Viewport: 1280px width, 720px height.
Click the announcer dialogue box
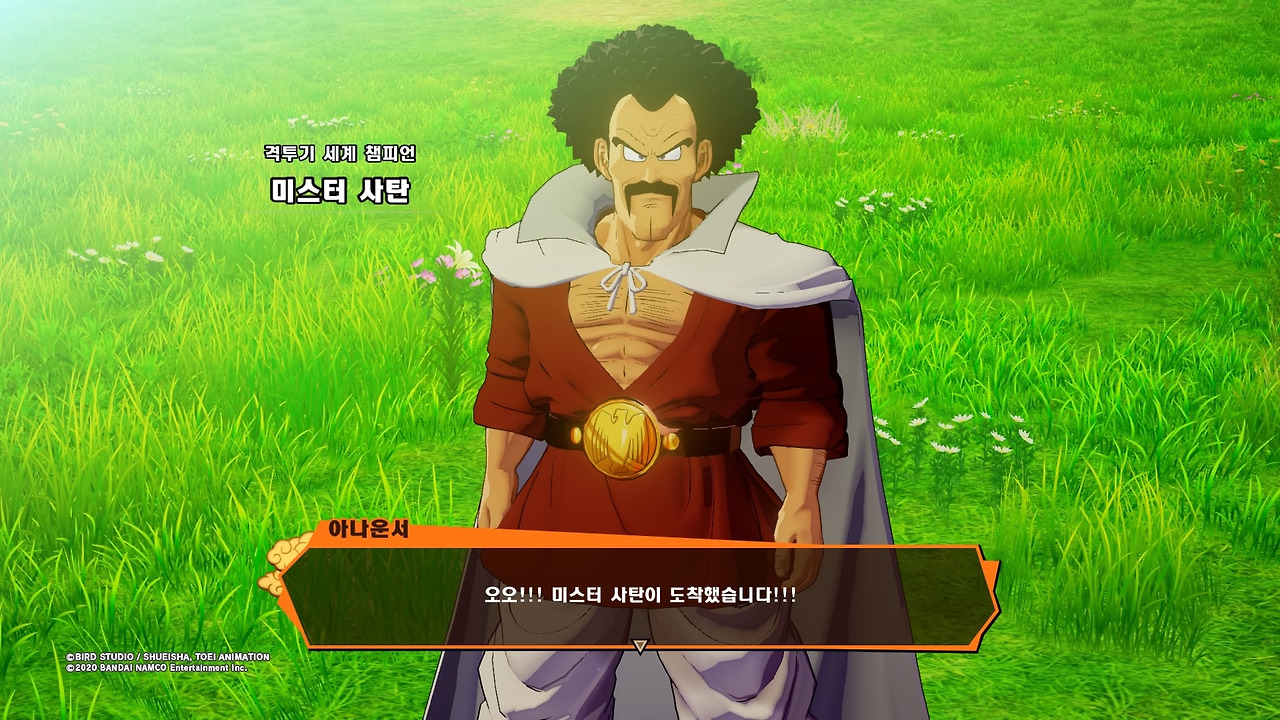640,596
